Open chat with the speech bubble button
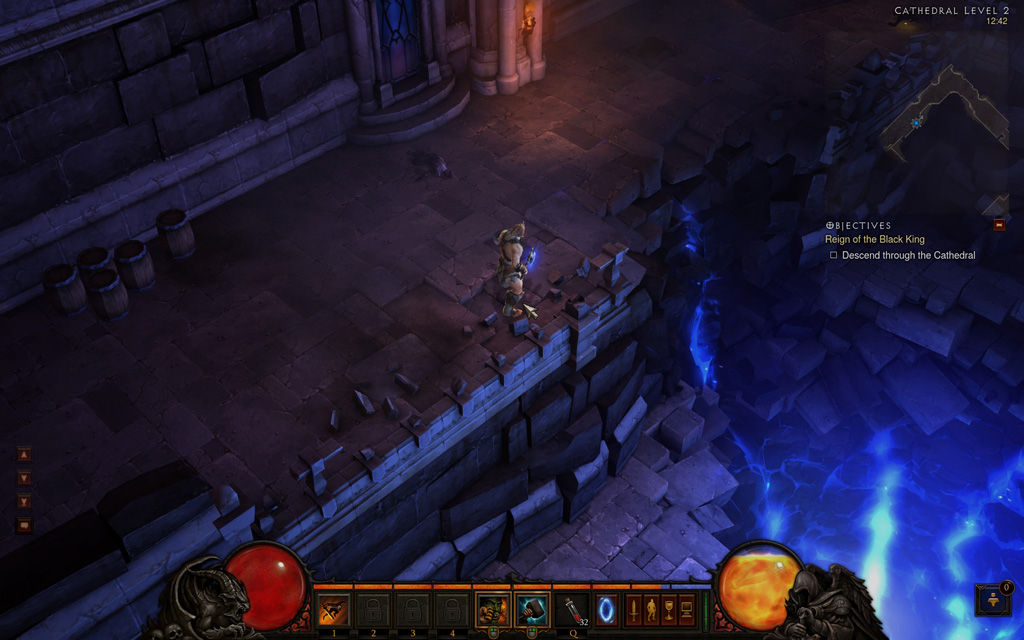Screen dimensions: 1024x640 pyautogui.click(x=25, y=525)
